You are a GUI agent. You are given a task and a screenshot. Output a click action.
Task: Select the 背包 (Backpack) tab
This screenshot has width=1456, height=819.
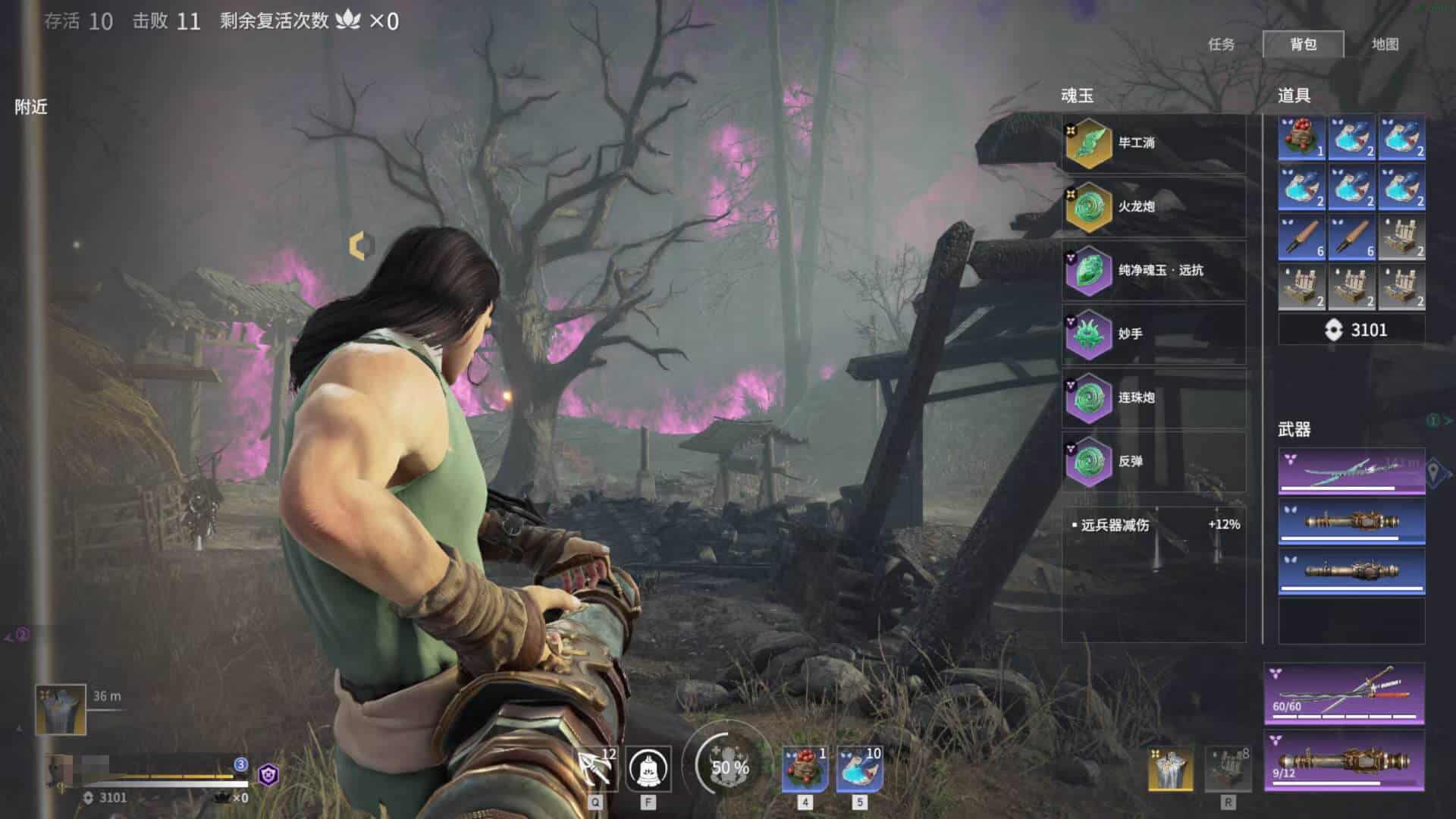tap(1303, 45)
